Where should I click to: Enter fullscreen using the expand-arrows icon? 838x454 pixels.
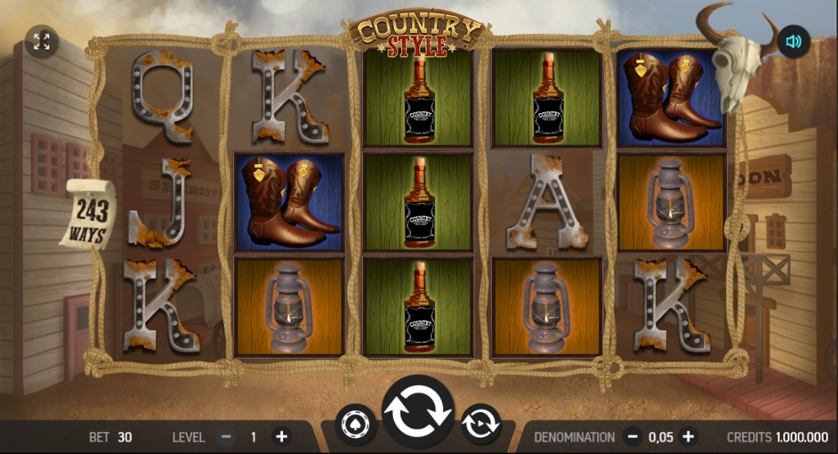(41, 41)
